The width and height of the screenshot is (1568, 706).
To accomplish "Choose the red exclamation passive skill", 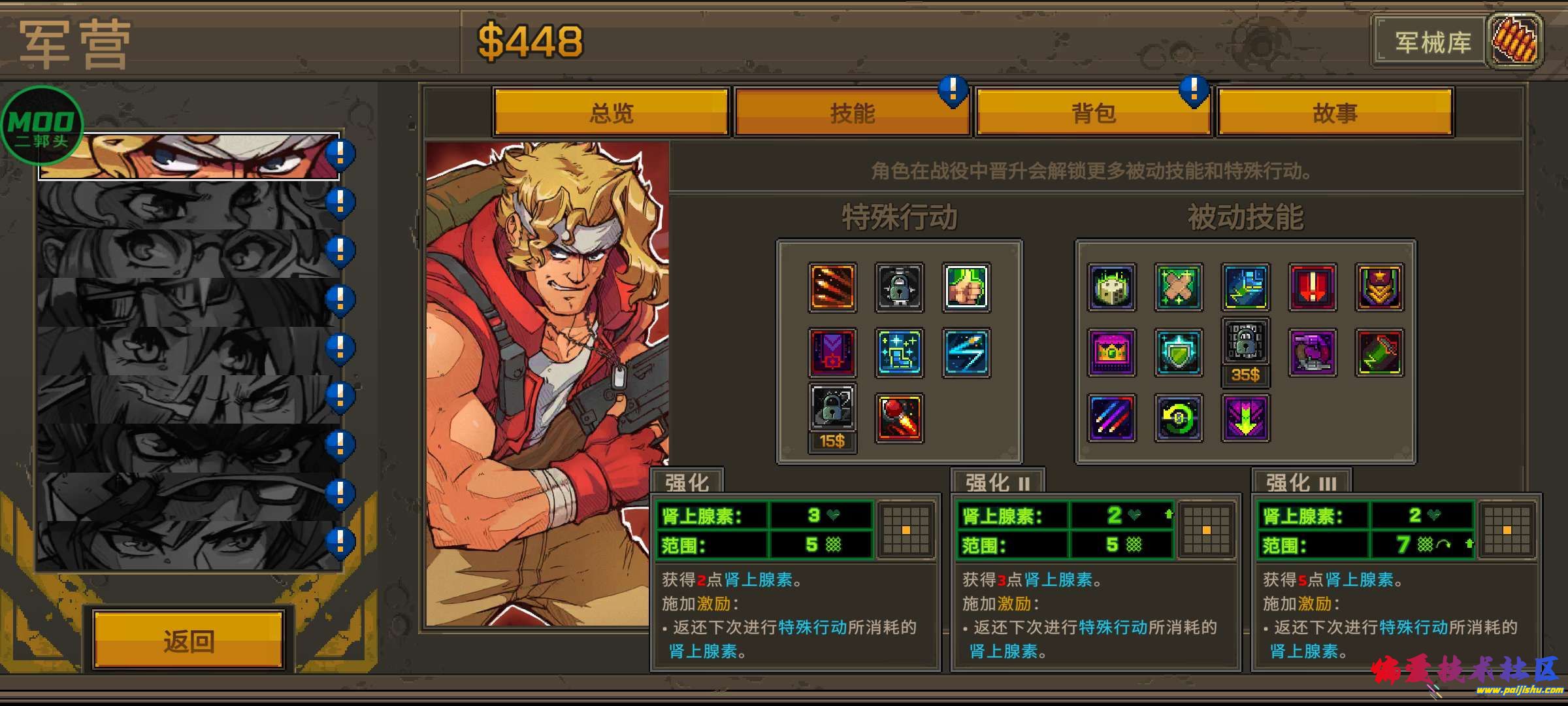I will pyautogui.click(x=1313, y=288).
